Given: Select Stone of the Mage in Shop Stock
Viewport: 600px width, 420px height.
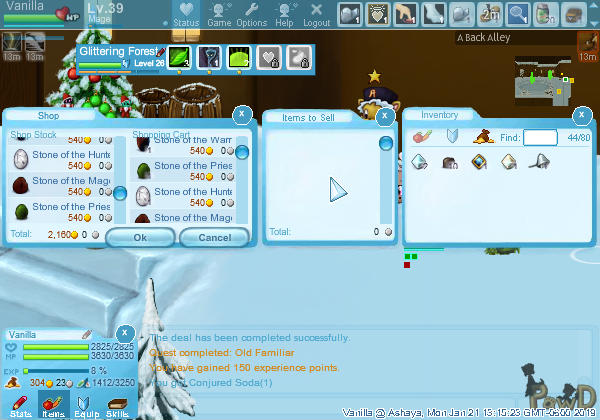Looking at the screenshot, I should pyautogui.click(x=63, y=184).
